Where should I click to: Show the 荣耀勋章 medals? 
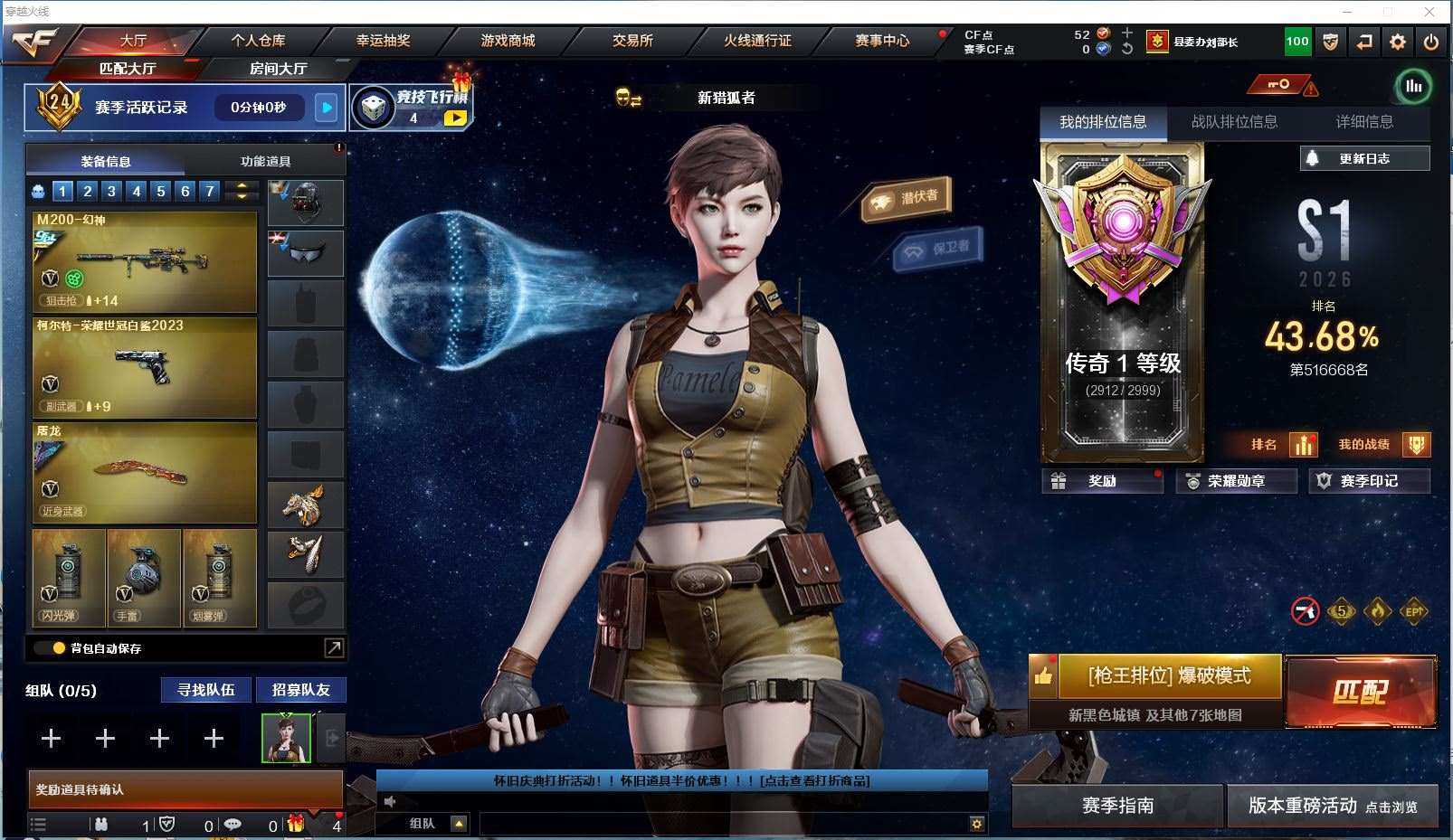click(1236, 481)
